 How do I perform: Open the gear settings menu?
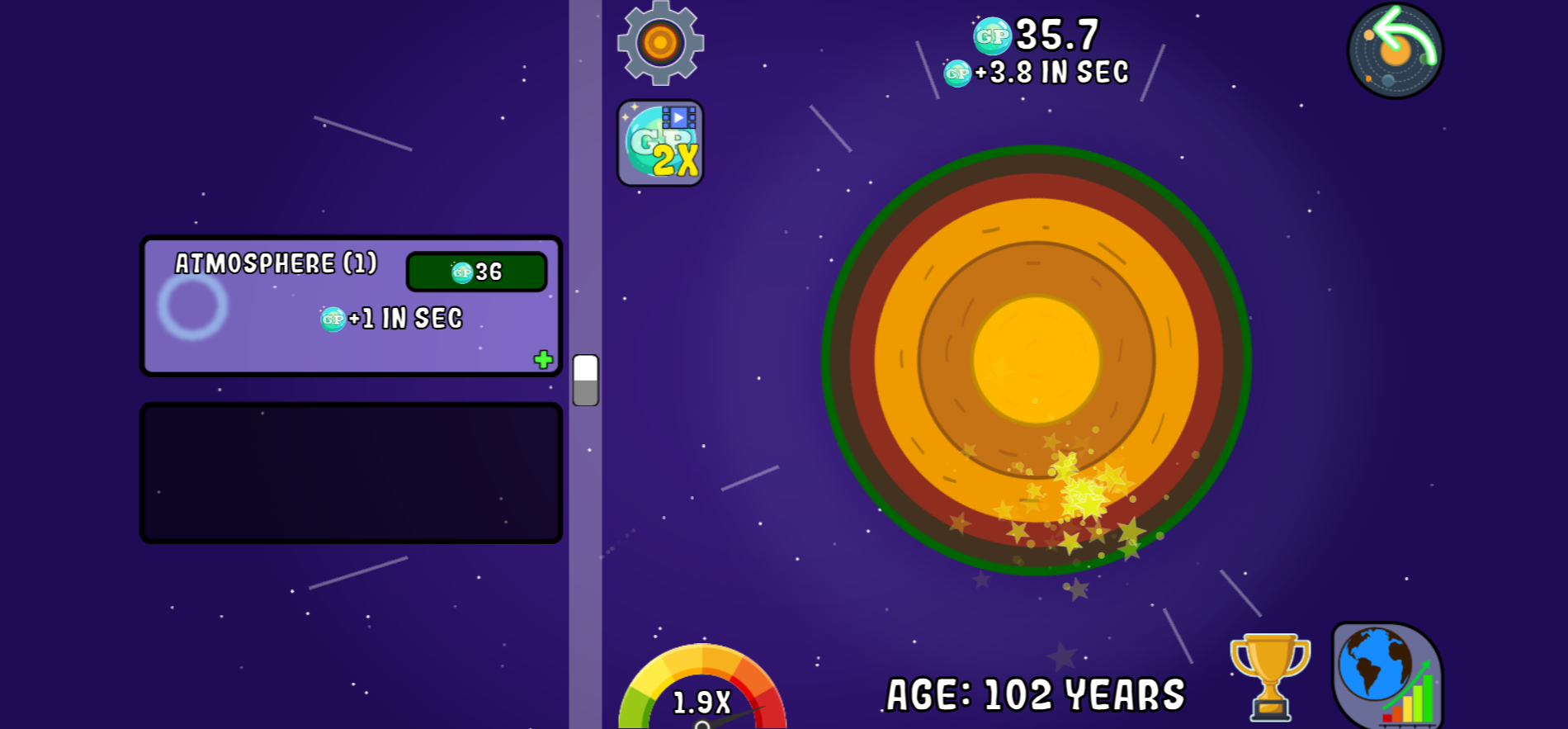point(660,43)
